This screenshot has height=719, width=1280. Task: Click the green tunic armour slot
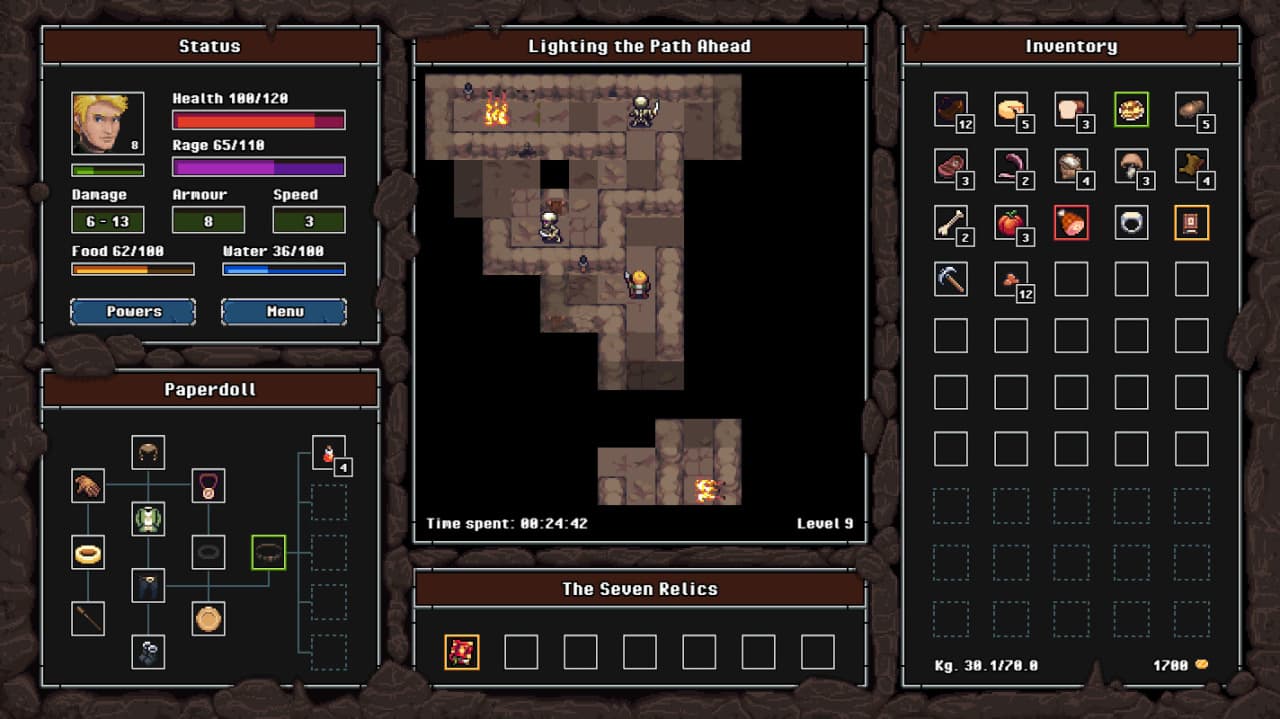(148, 518)
